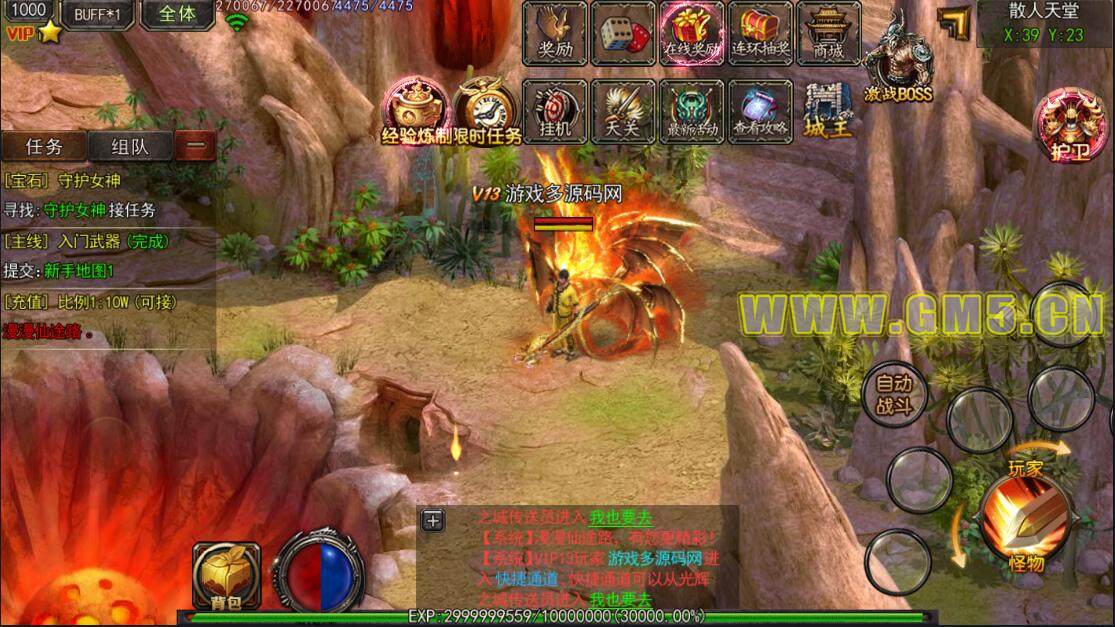1115x627 pixels.
Task: View 最新活动 latest events
Action: pos(691,111)
